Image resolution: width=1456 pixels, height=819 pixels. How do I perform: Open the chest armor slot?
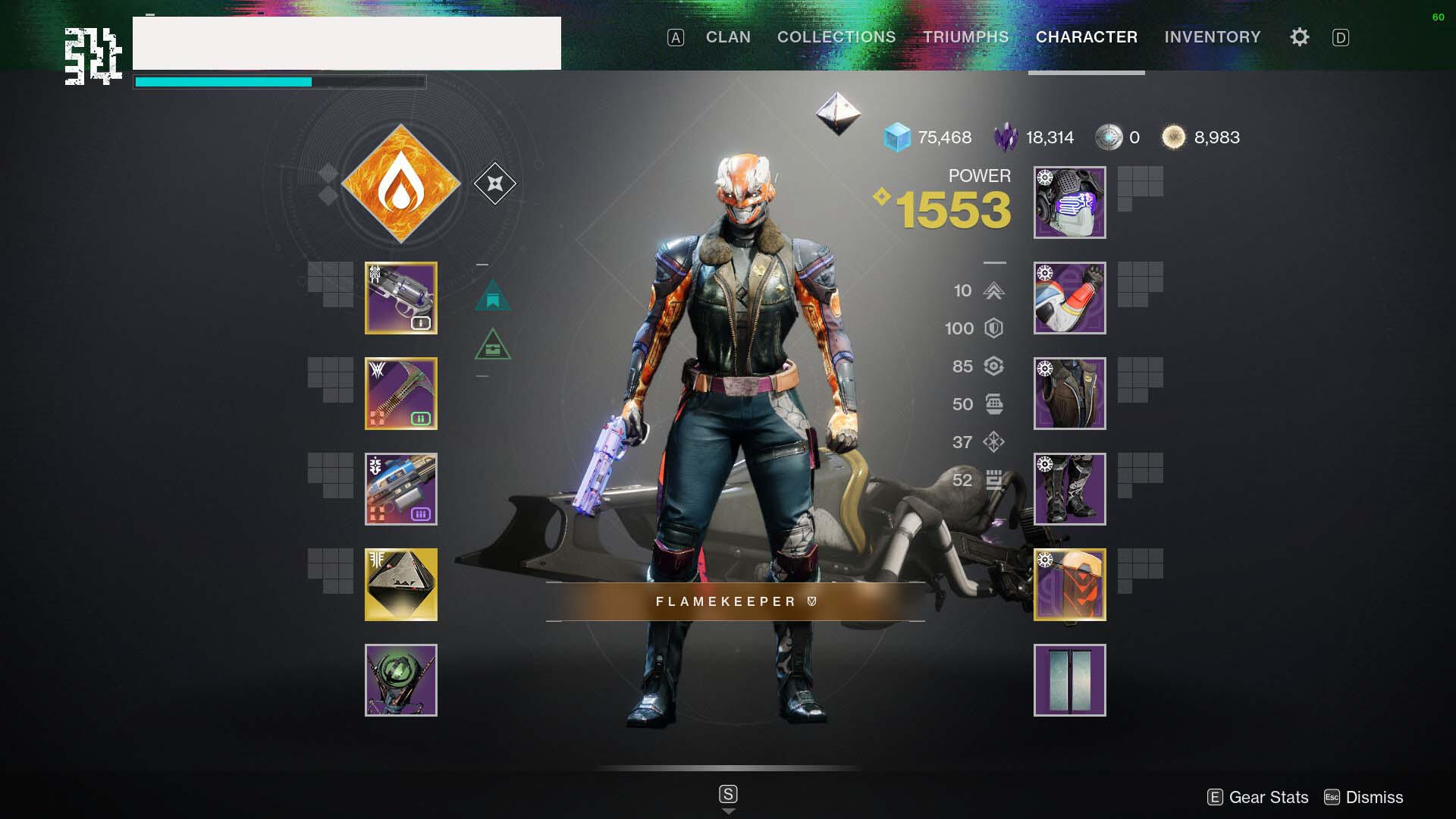coord(1069,394)
